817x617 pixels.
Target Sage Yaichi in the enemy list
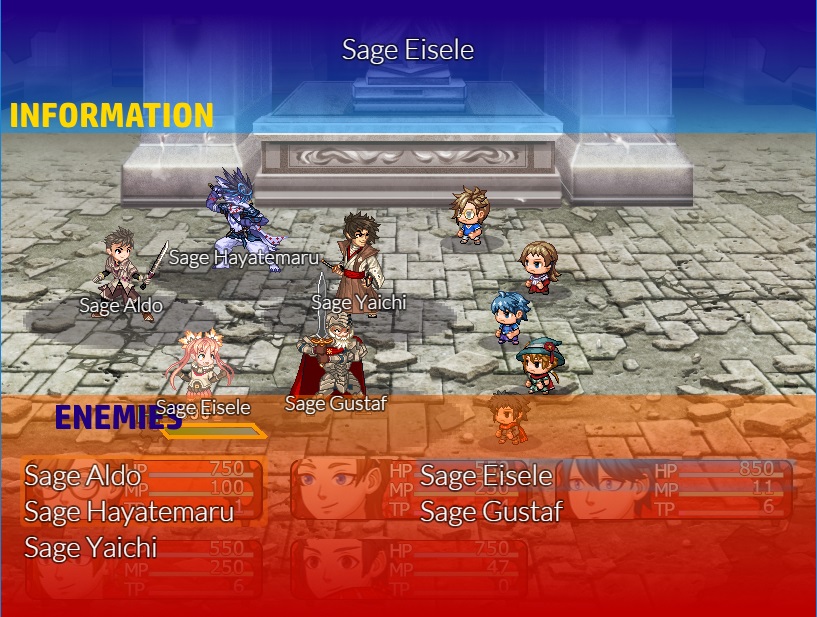pyautogui.click(x=91, y=548)
